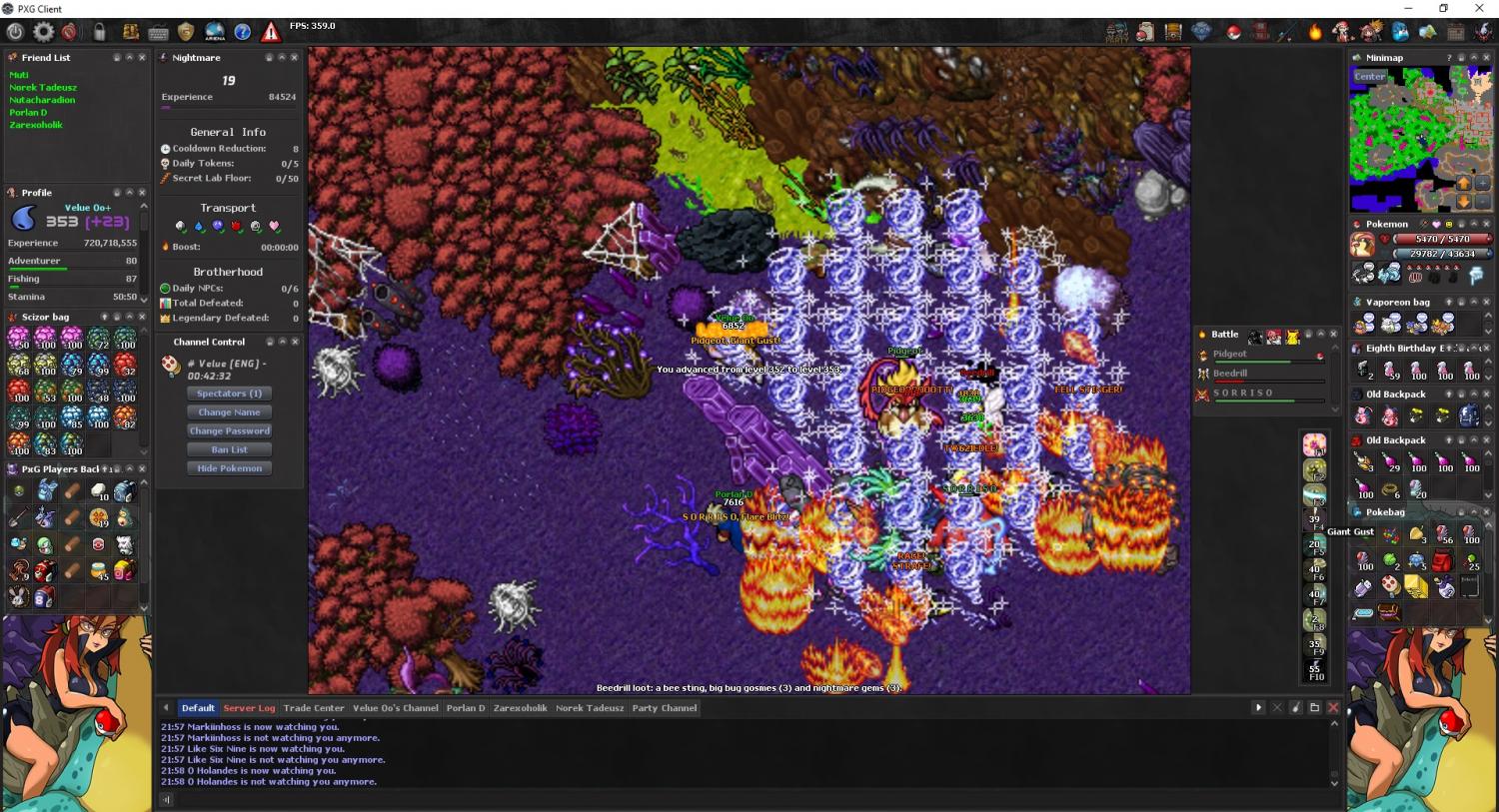
Task: Toggle the Hide Pokemon button
Action: (229, 468)
